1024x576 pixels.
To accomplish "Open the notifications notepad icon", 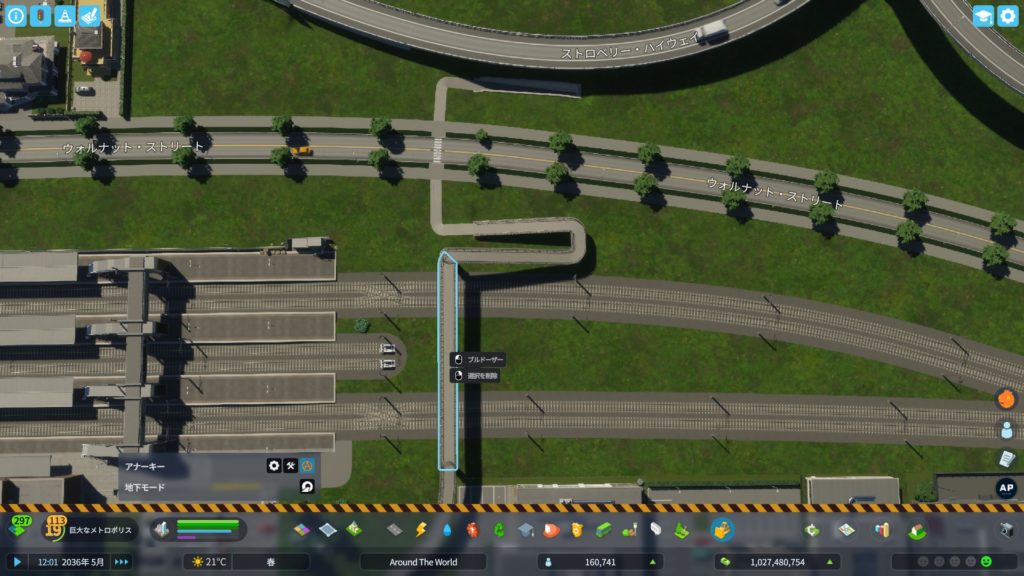I will point(1006,458).
